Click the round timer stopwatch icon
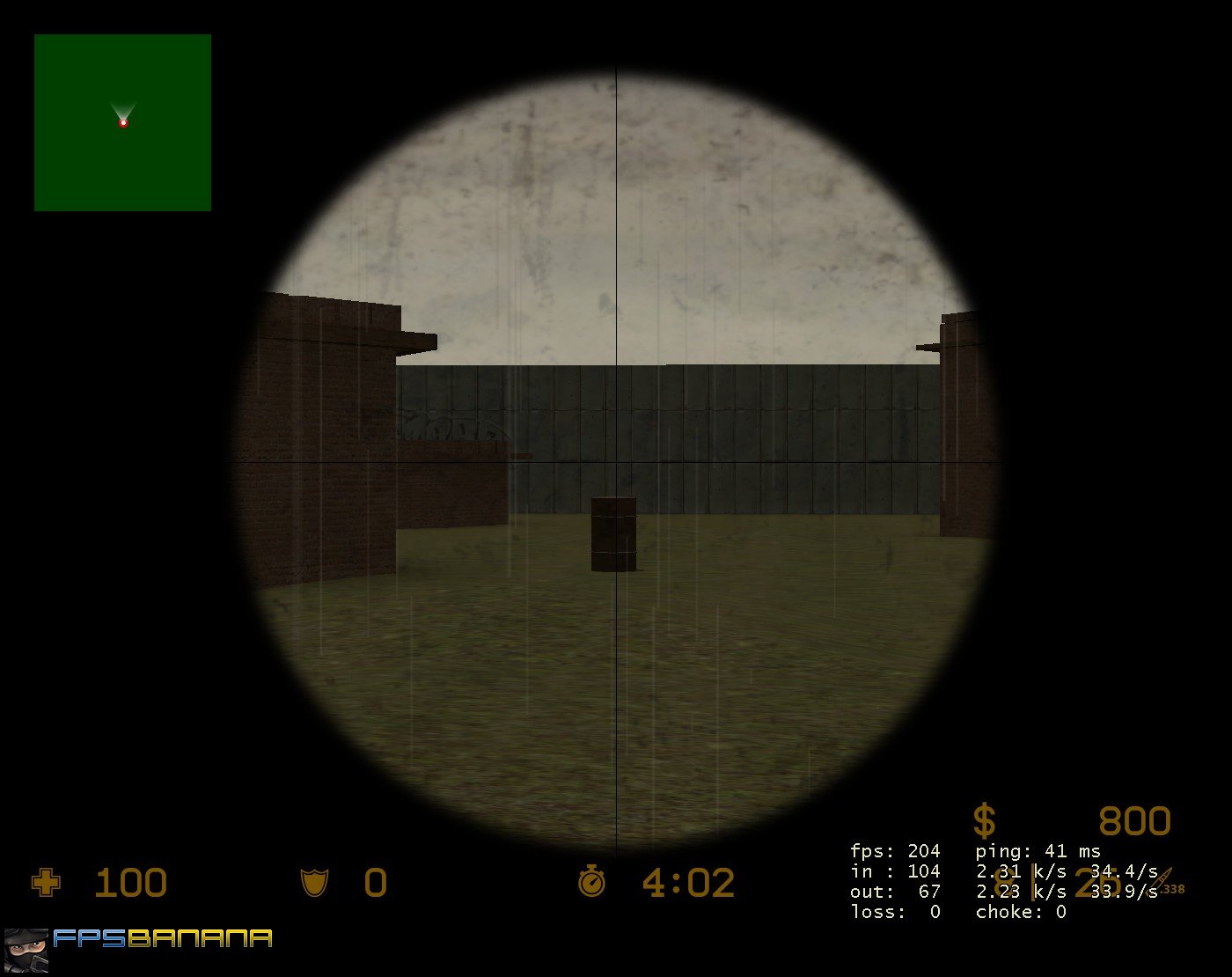Screen dimensions: 1232x977 pos(594,881)
